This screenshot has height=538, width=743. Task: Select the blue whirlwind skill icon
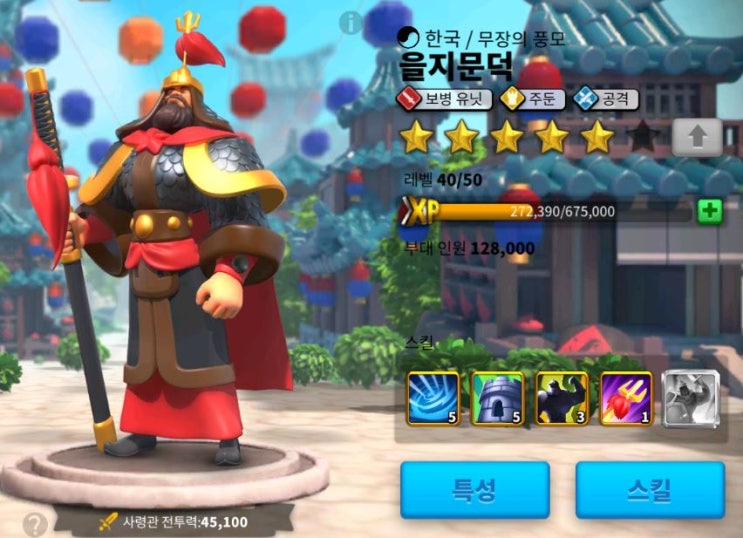click(432, 397)
